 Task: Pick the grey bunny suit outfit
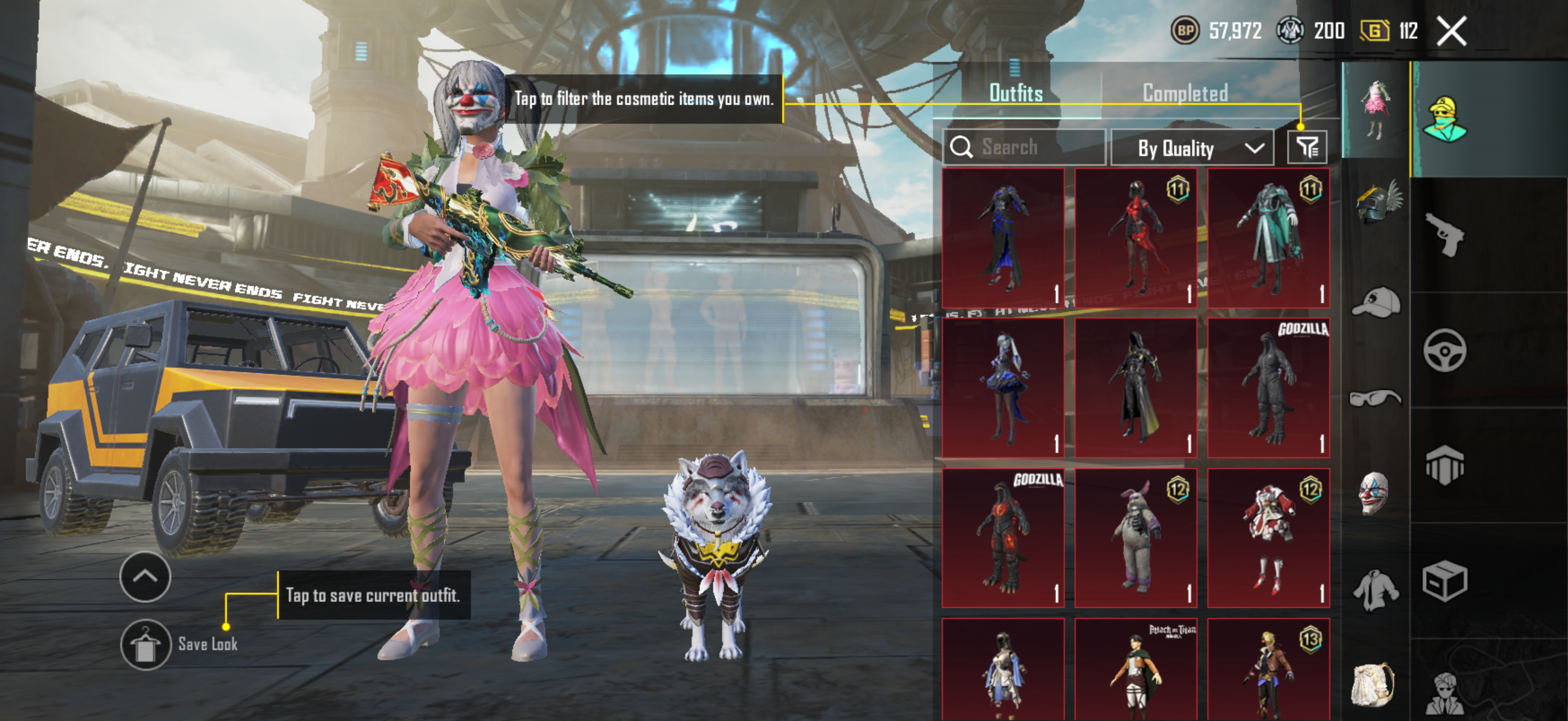tap(1135, 537)
